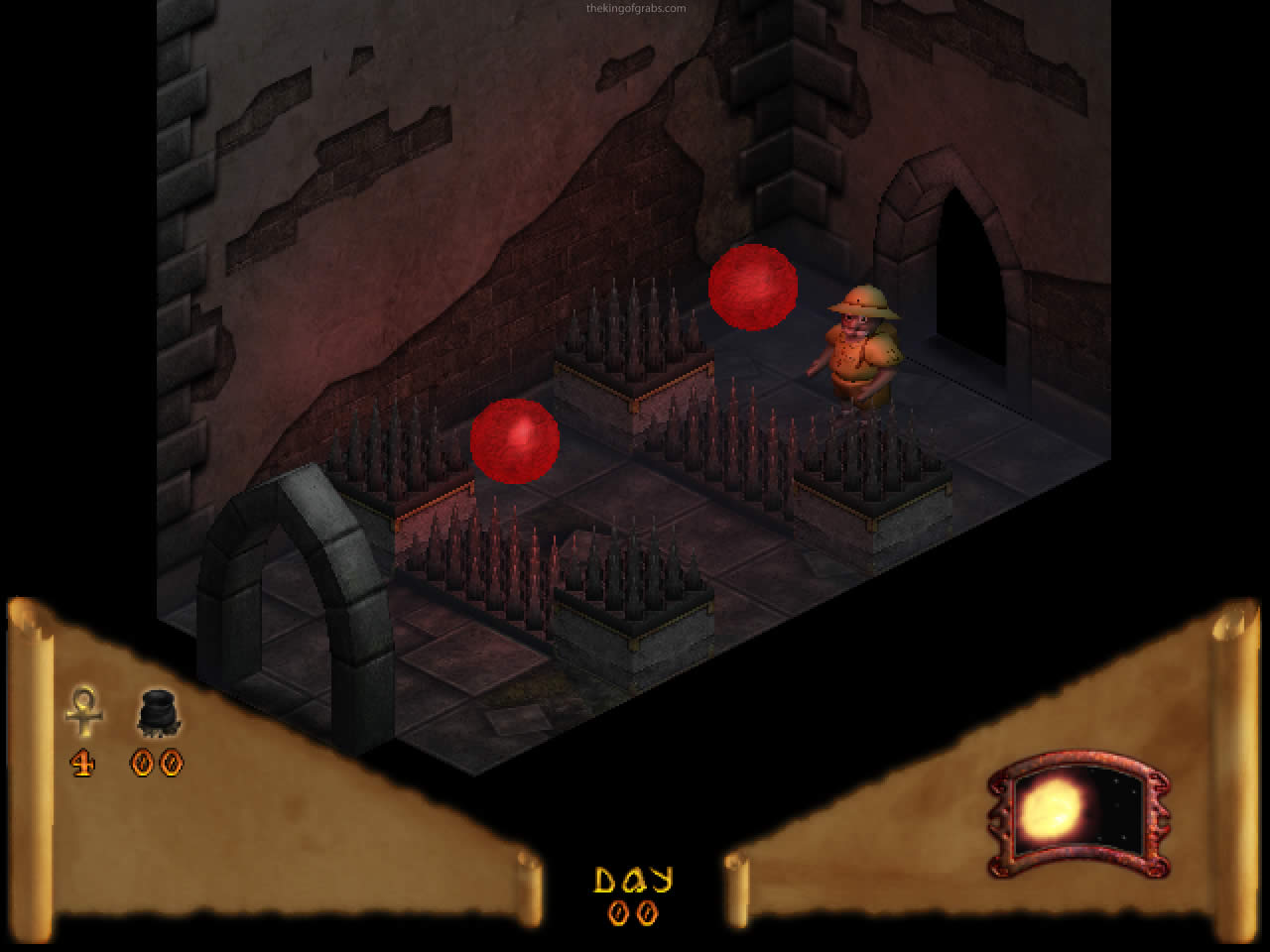Click the lower red orb above the spikes
Viewport: 1270px width, 952px height.
pos(516,439)
